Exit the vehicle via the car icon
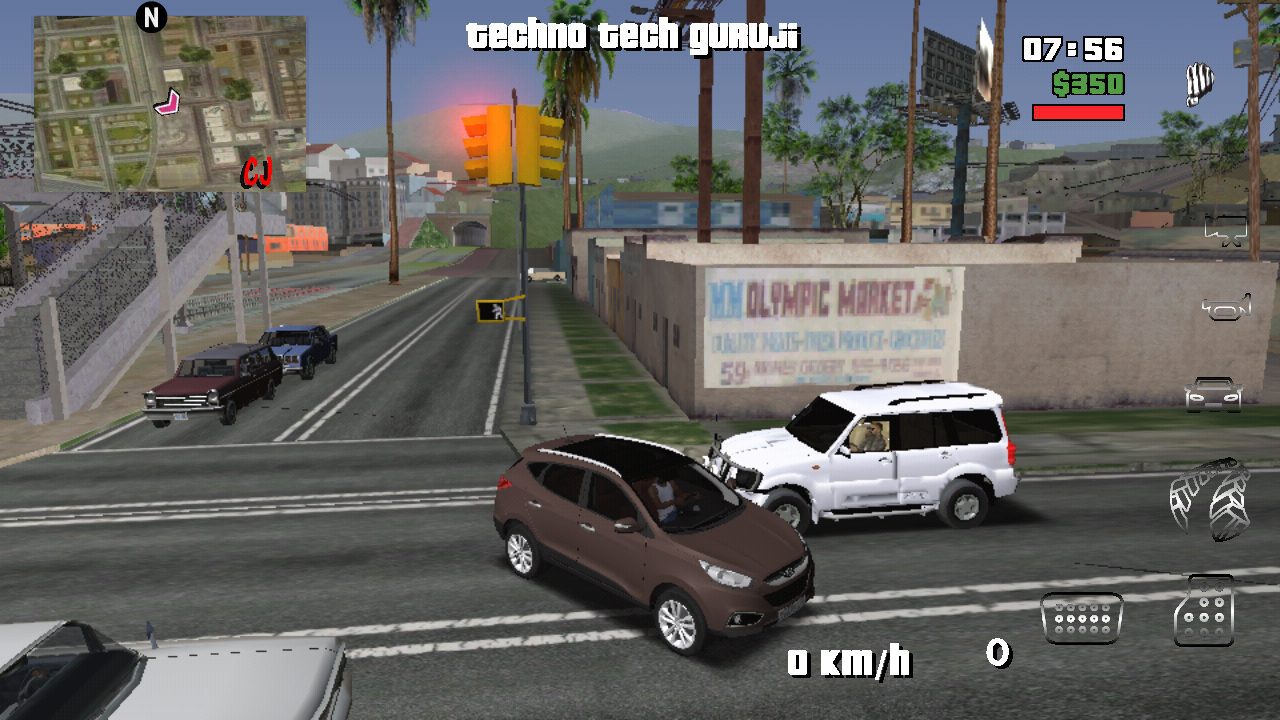 click(1212, 395)
